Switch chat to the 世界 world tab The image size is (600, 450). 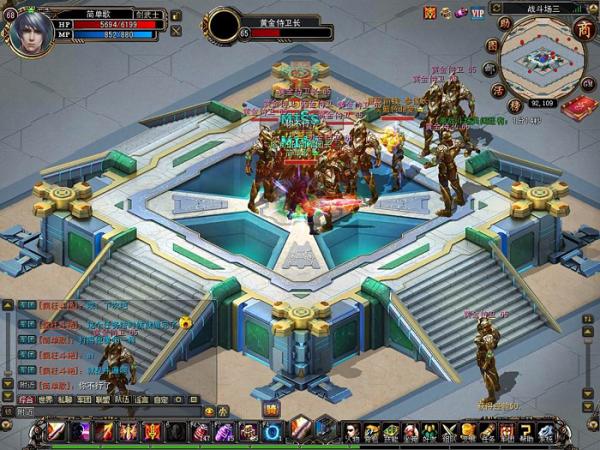click(x=46, y=398)
